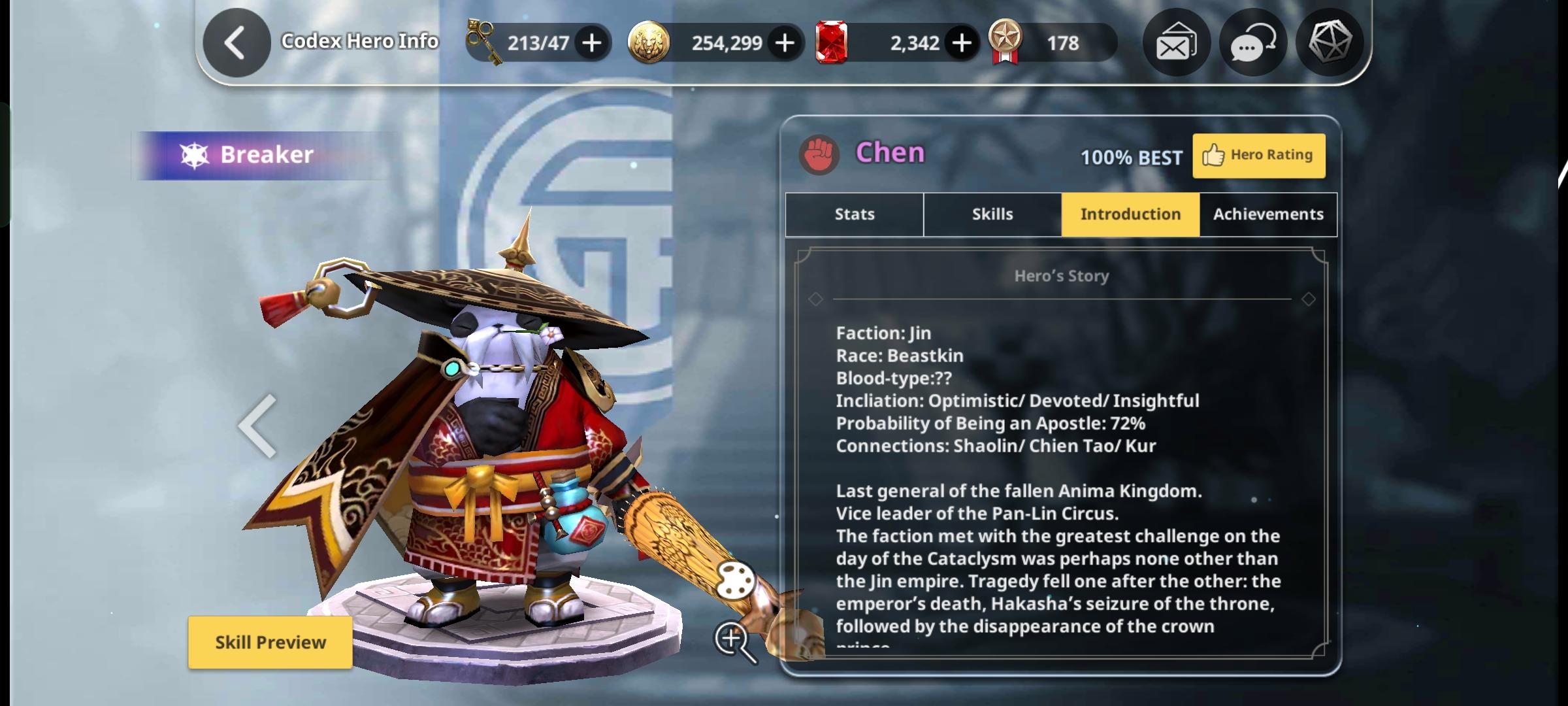Add gold using the plus button

[x=785, y=43]
